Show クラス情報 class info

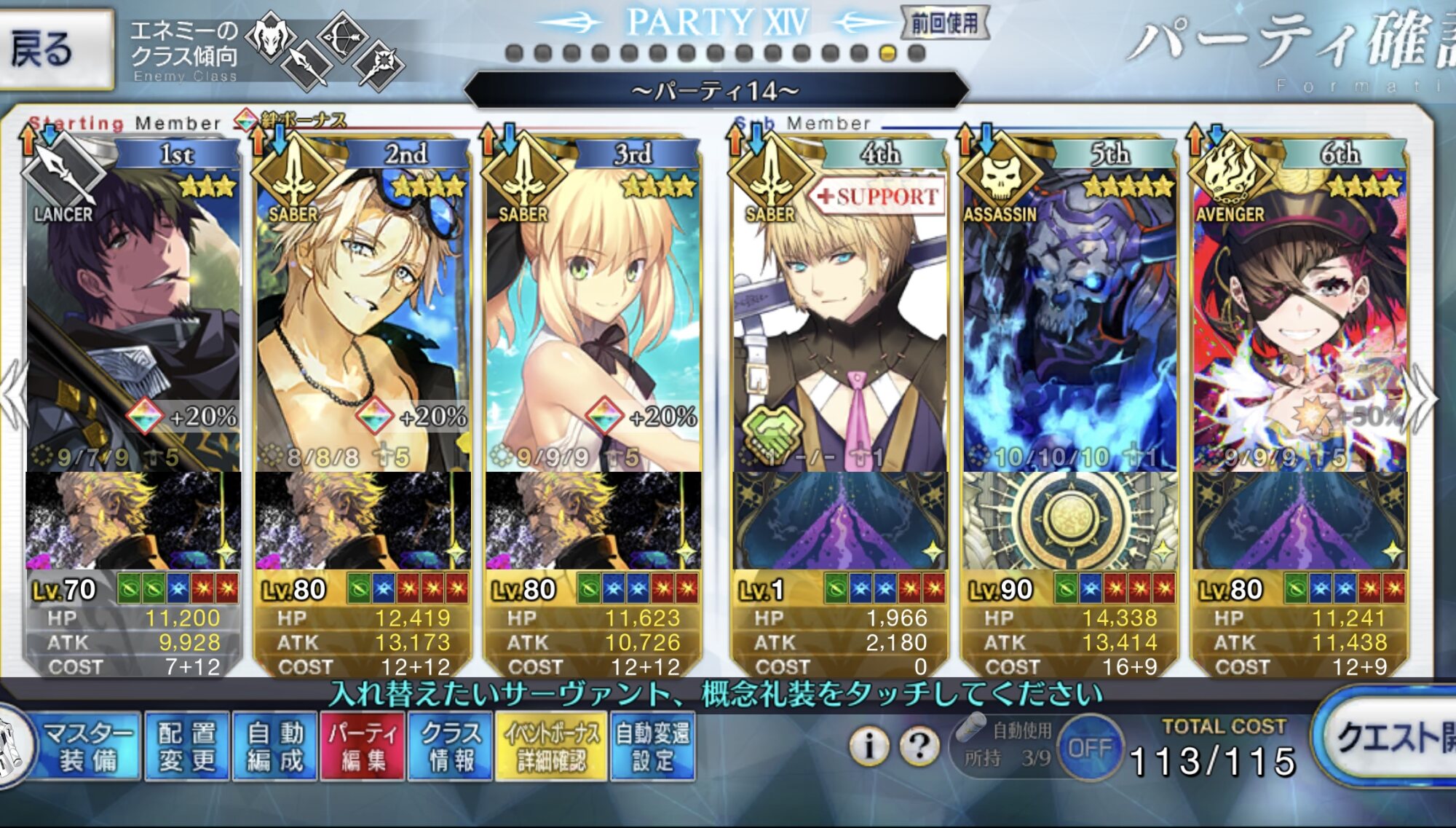pyautogui.click(x=451, y=746)
